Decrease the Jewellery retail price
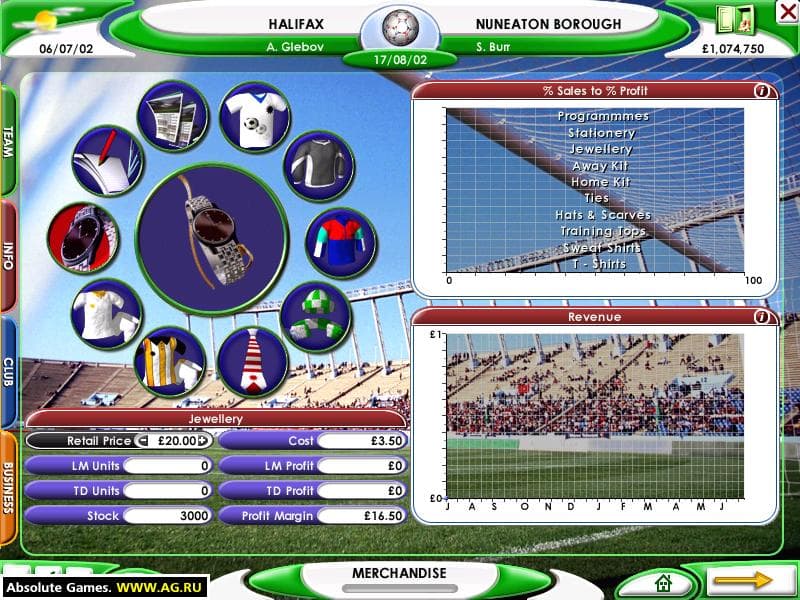Image resolution: width=800 pixels, height=600 pixels. pyautogui.click(x=142, y=440)
